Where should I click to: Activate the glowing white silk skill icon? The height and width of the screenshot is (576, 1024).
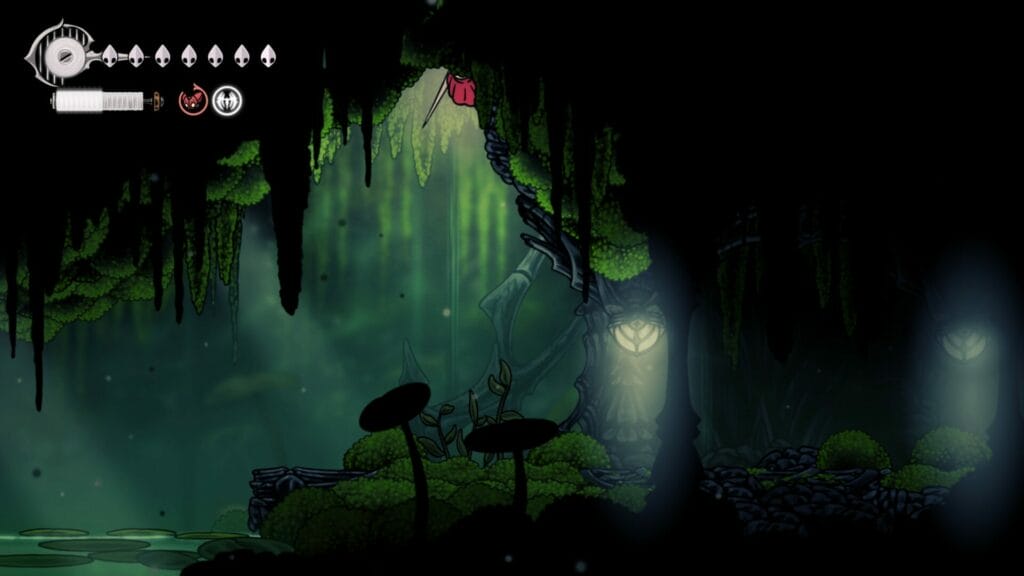tap(227, 101)
